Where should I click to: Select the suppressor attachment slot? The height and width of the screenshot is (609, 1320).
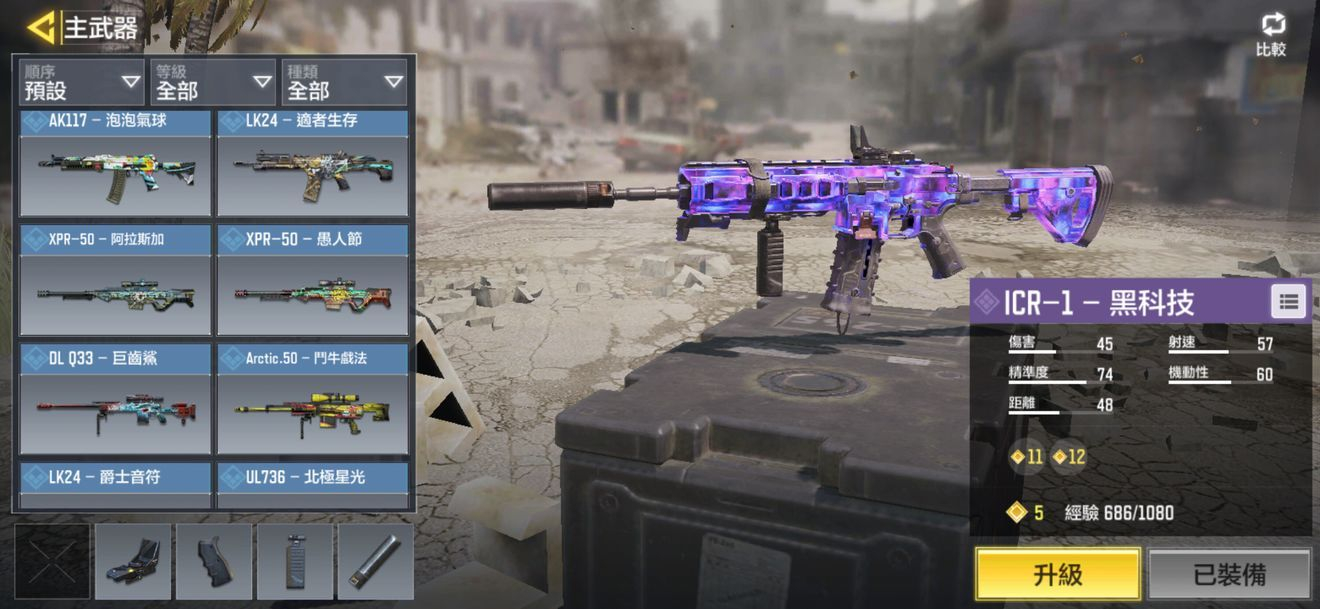click(x=375, y=561)
